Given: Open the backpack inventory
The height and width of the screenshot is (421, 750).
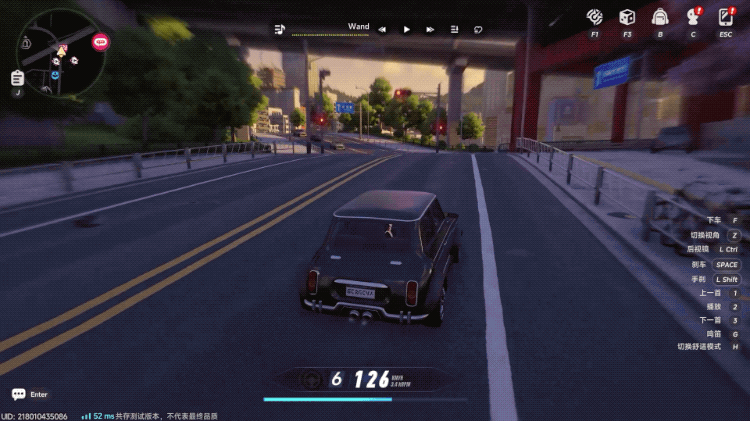Looking at the screenshot, I should pos(659,16).
